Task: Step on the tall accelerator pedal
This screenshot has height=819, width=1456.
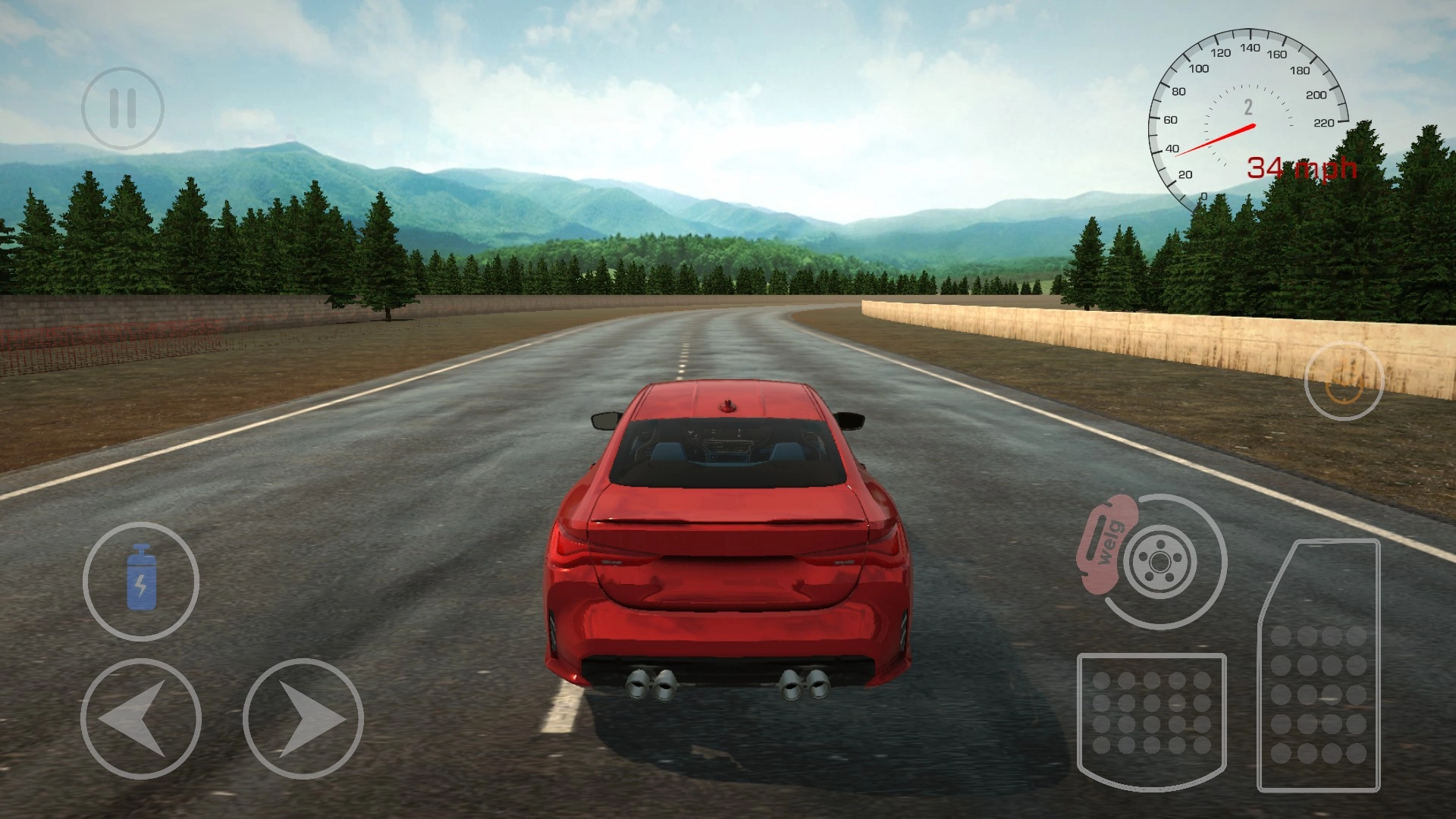Action: [1319, 667]
